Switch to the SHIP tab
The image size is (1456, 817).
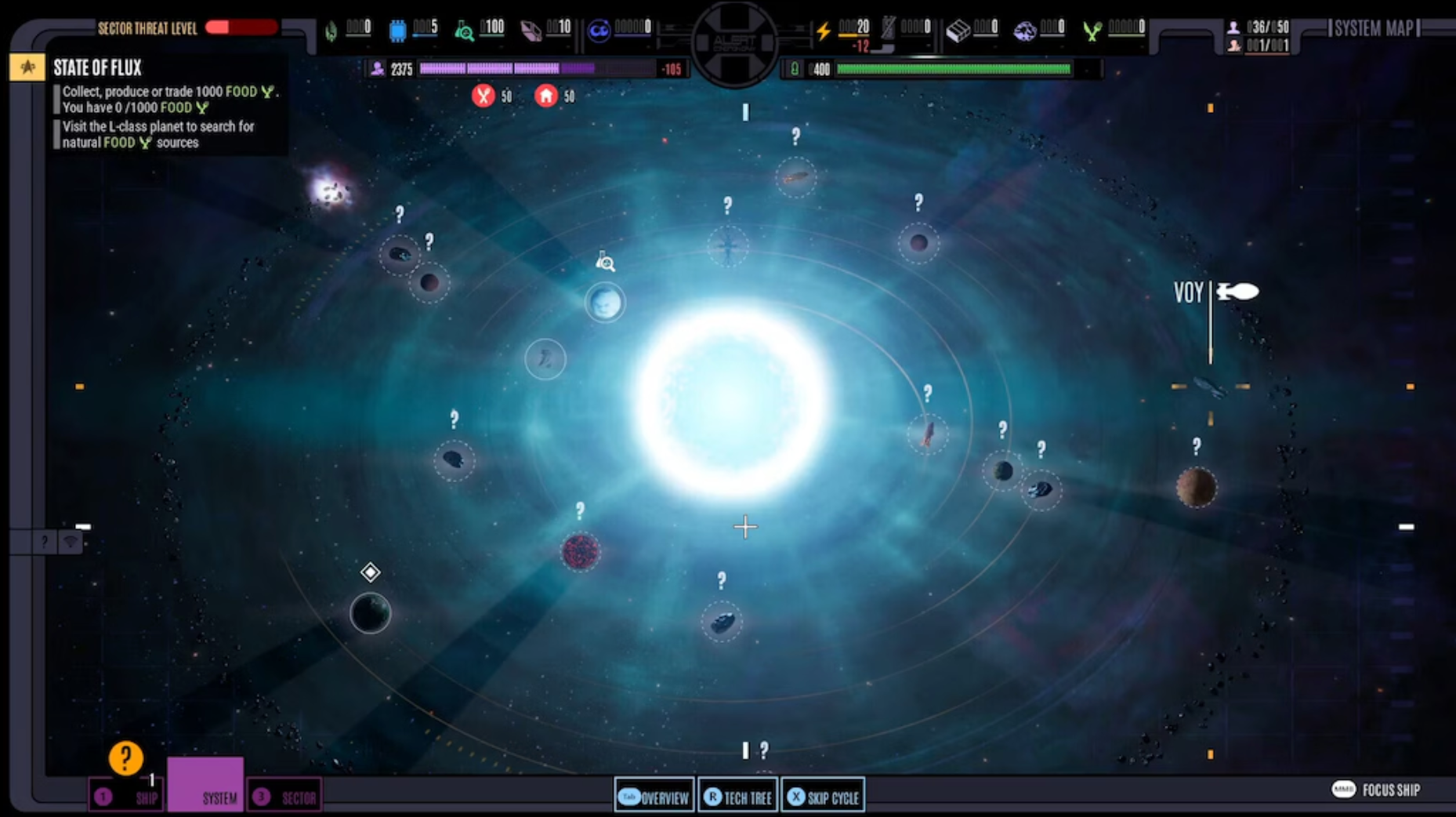[125, 797]
